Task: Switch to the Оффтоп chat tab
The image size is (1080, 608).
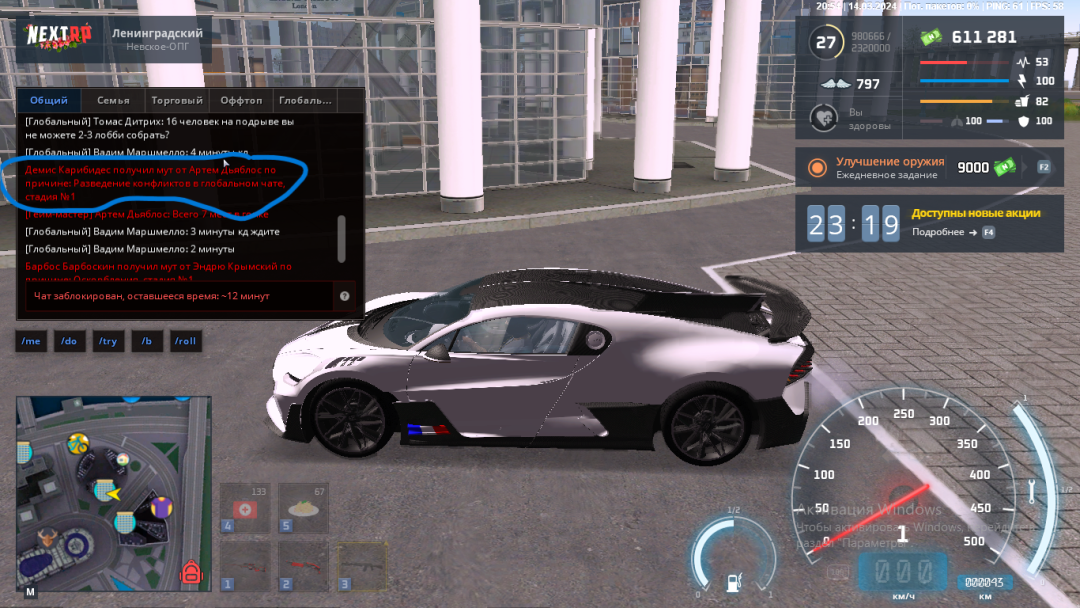Action: pos(241,100)
